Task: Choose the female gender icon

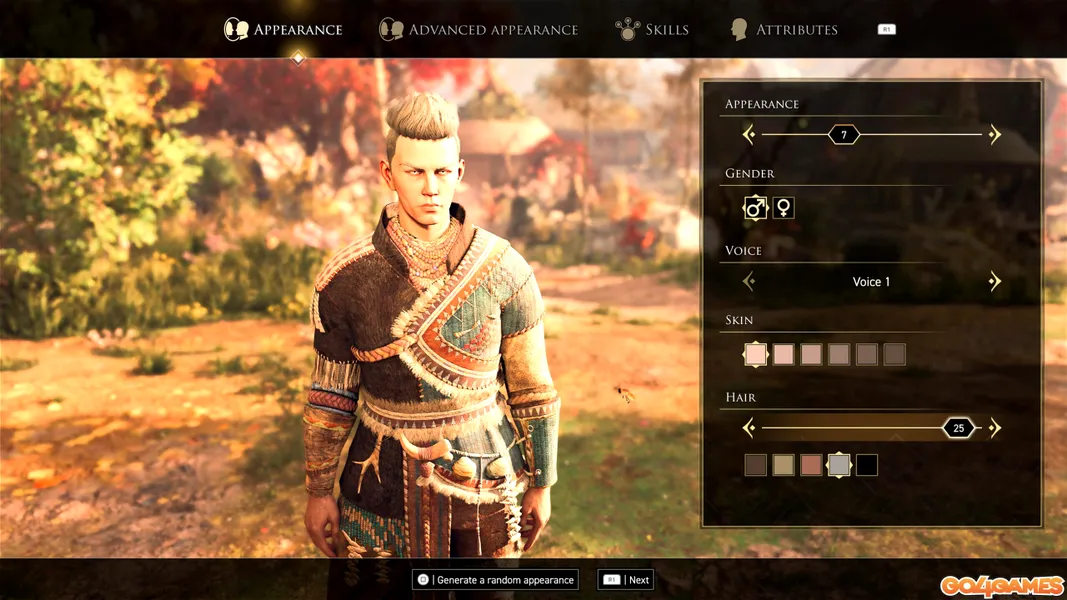Action: [x=784, y=208]
